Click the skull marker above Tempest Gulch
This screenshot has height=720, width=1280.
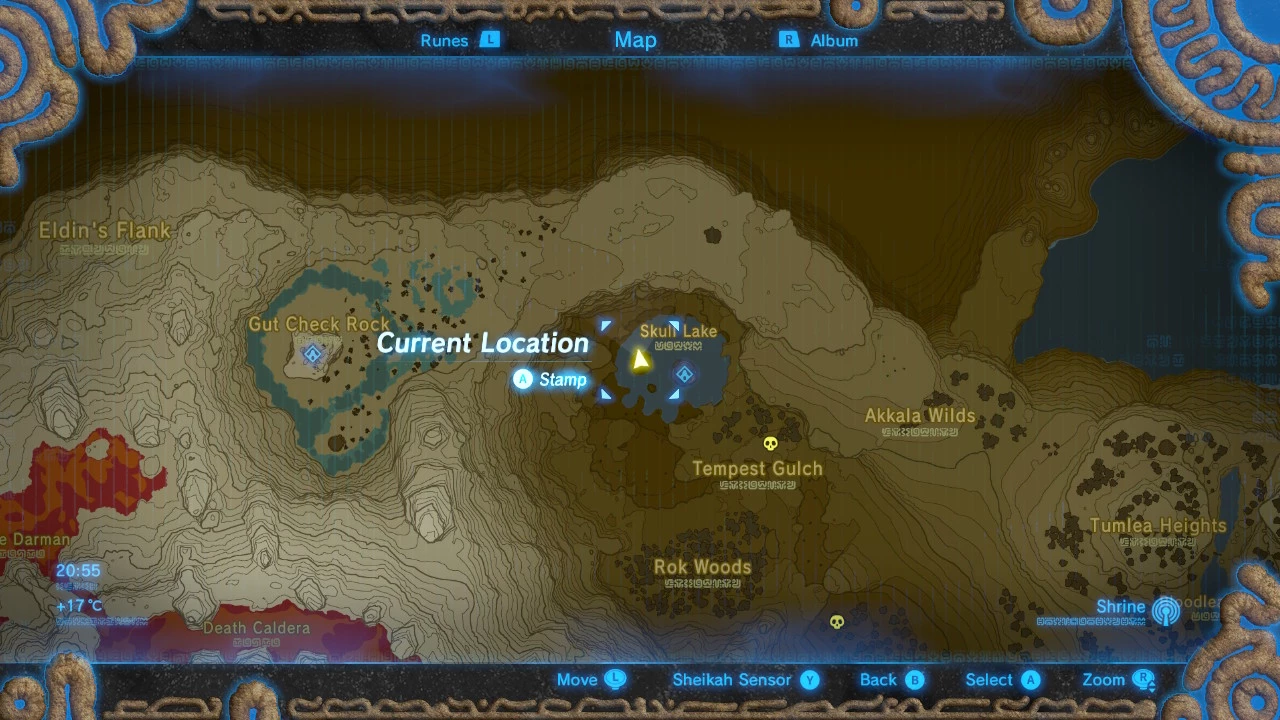[770, 443]
